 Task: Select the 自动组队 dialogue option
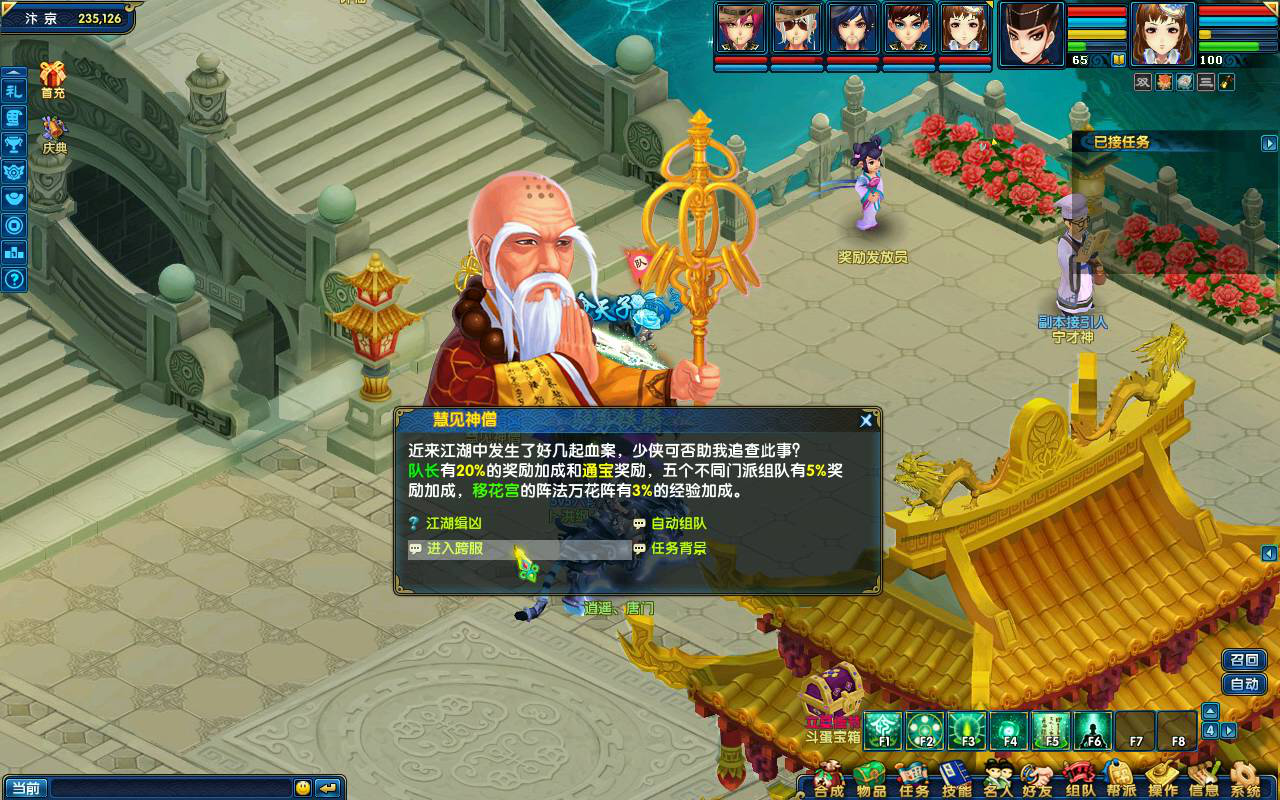(678, 523)
